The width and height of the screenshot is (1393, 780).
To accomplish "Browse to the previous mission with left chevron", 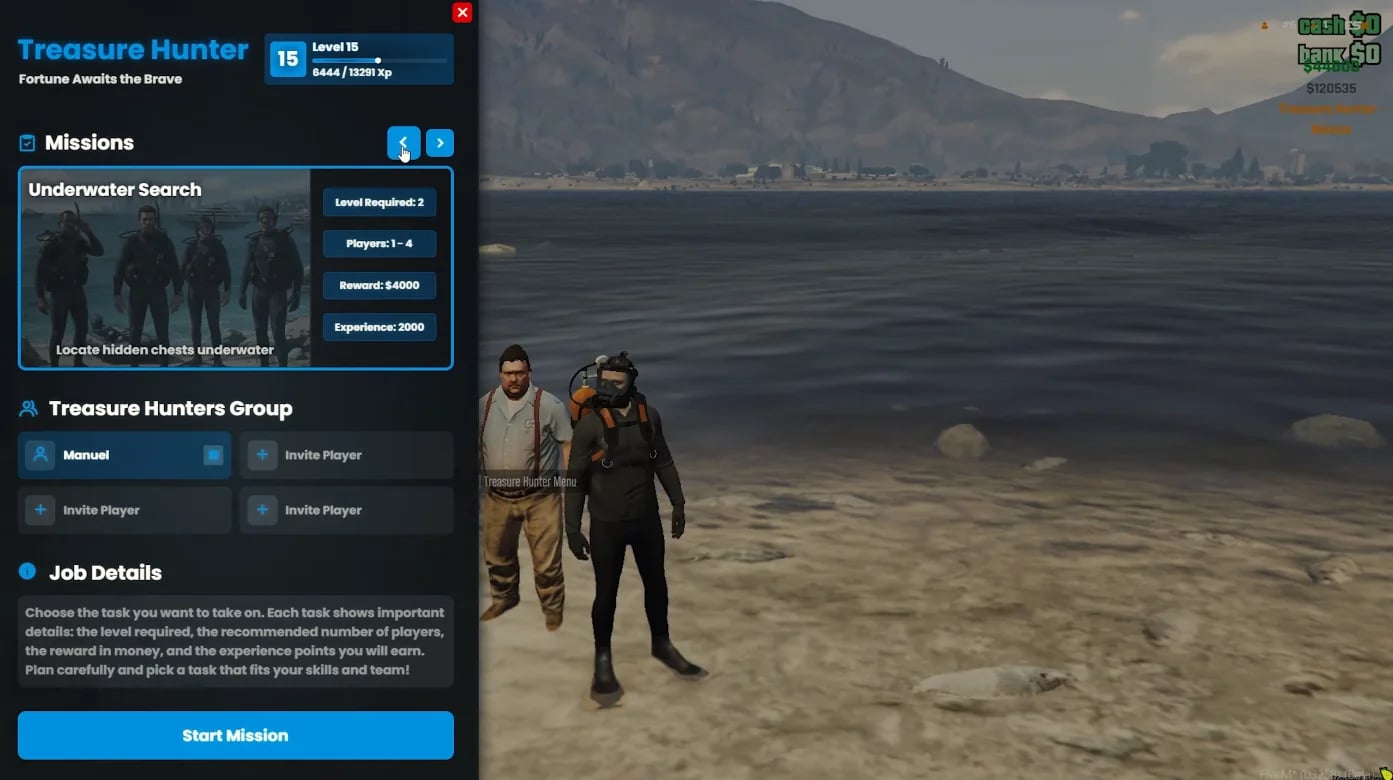I will point(403,143).
